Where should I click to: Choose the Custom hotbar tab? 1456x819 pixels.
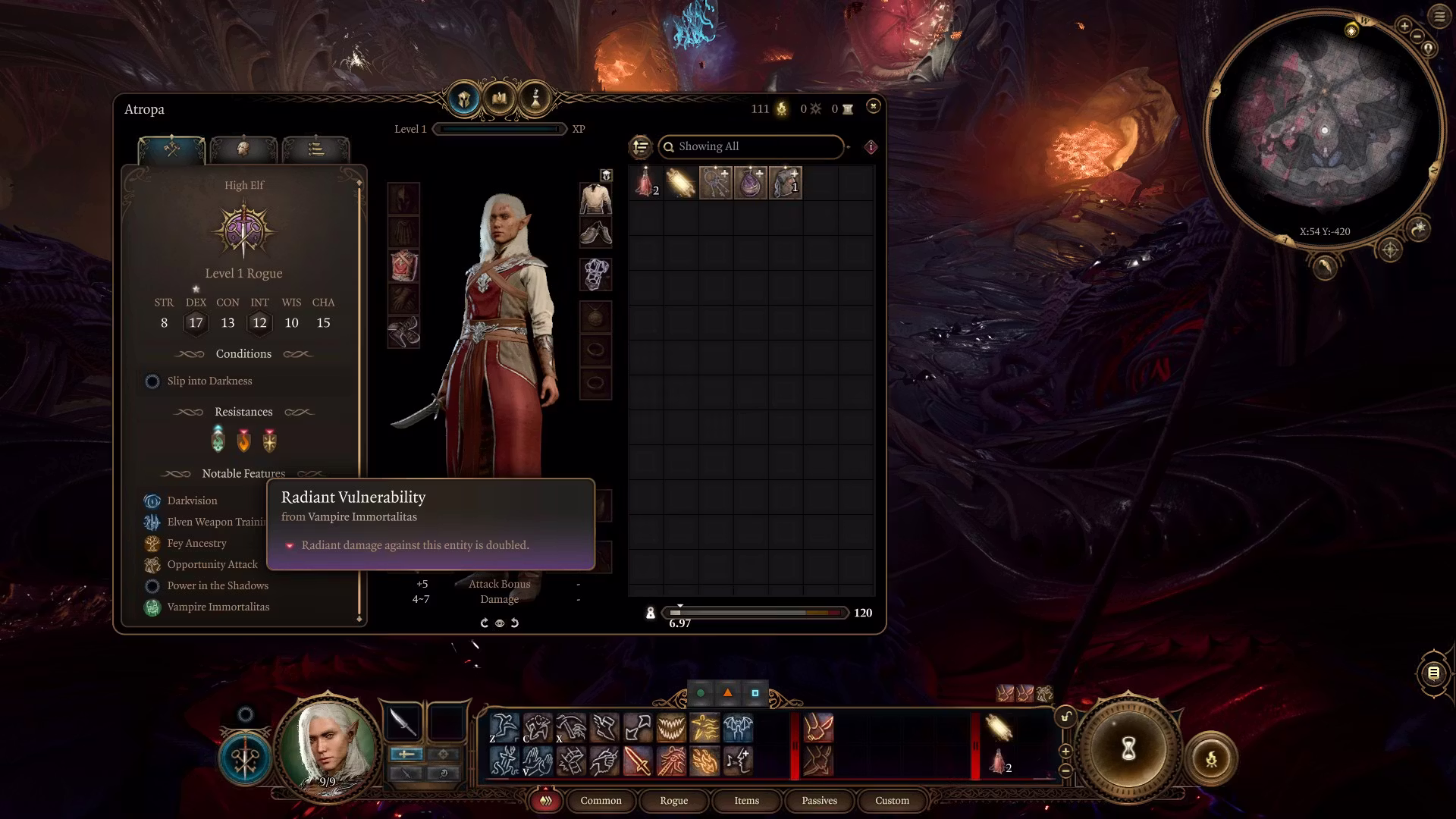click(x=892, y=801)
